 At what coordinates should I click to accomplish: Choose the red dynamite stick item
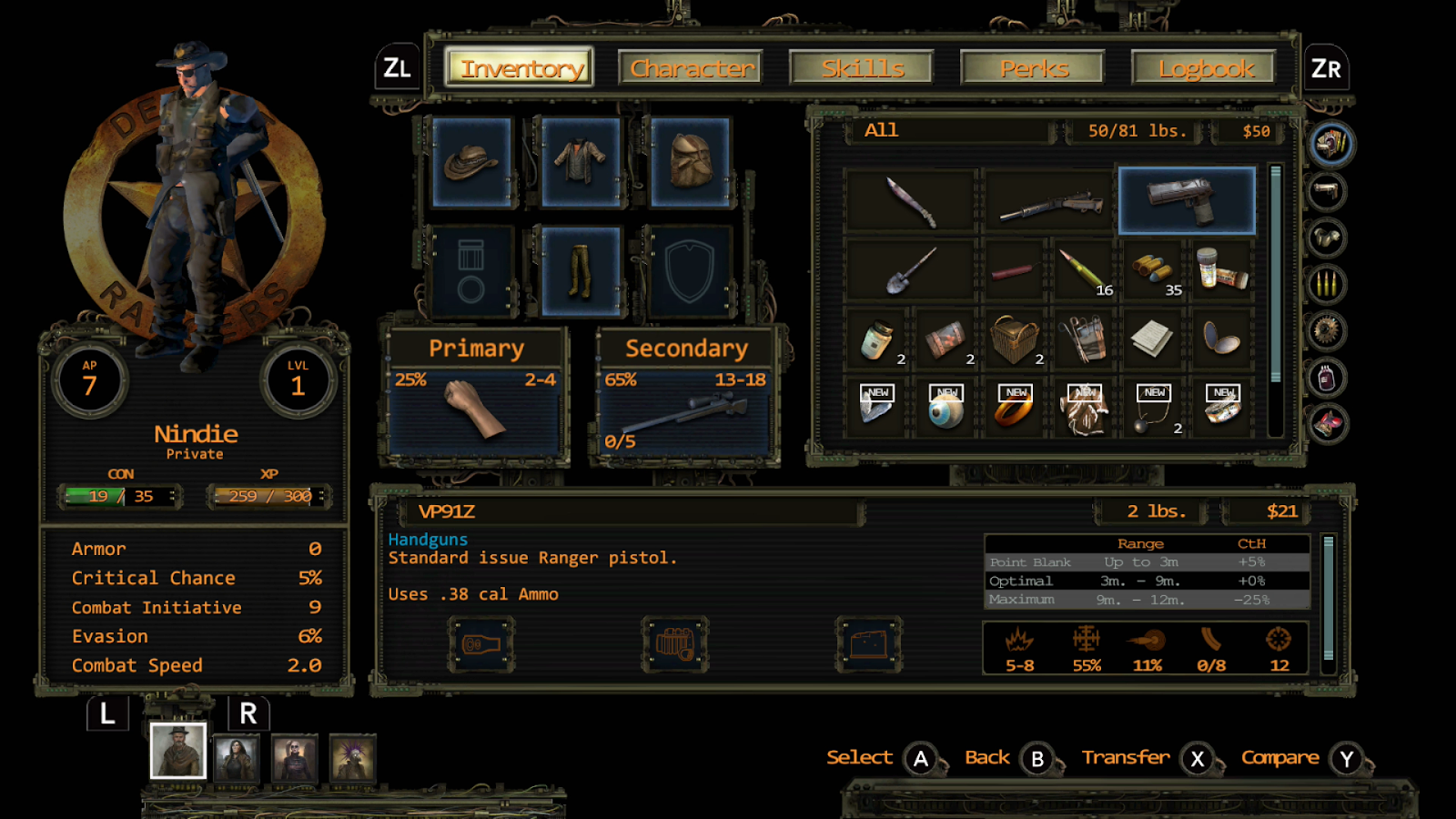(x=1013, y=270)
